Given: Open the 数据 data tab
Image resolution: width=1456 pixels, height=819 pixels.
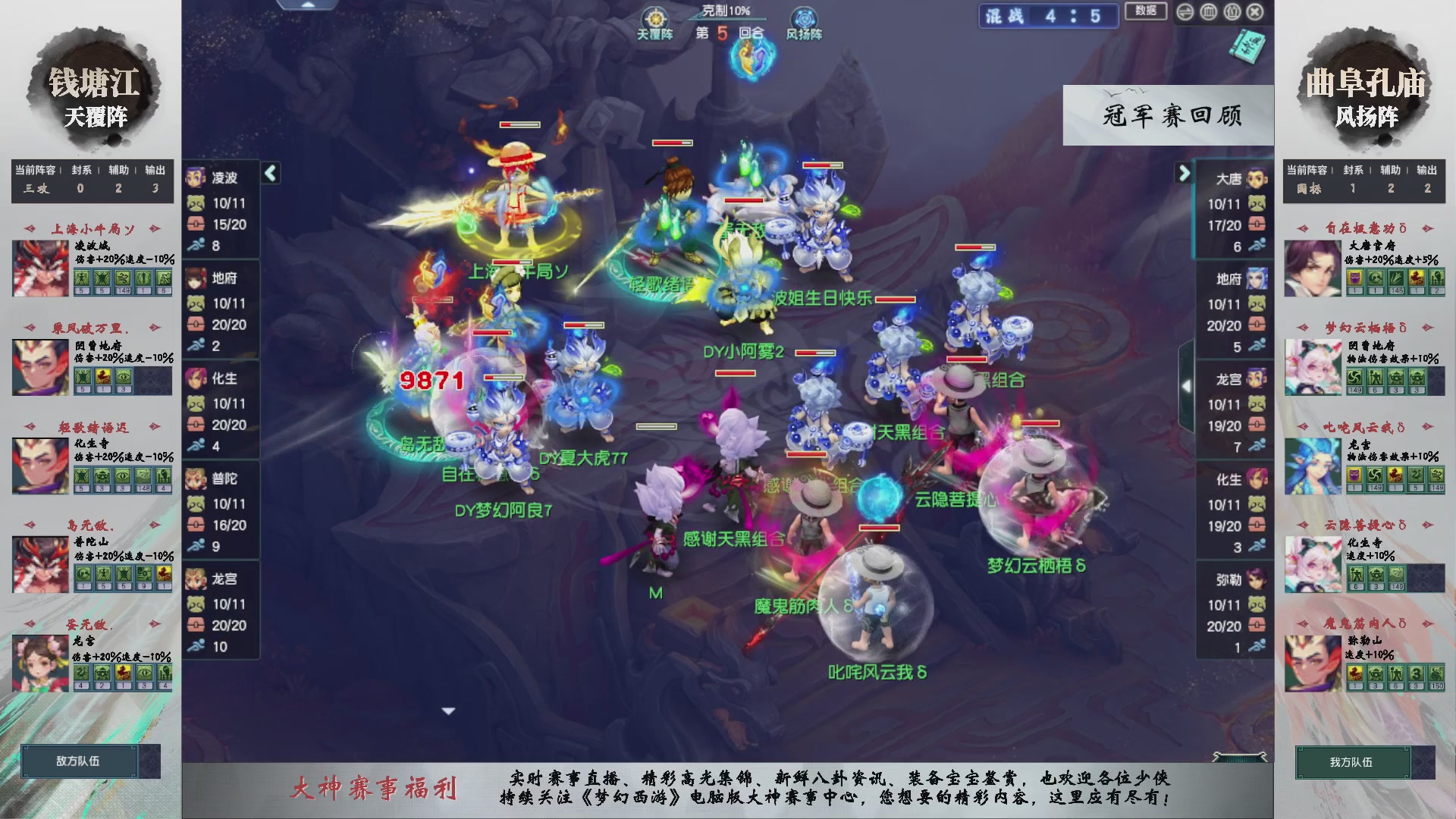Looking at the screenshot, I should tap(1146, 12).
